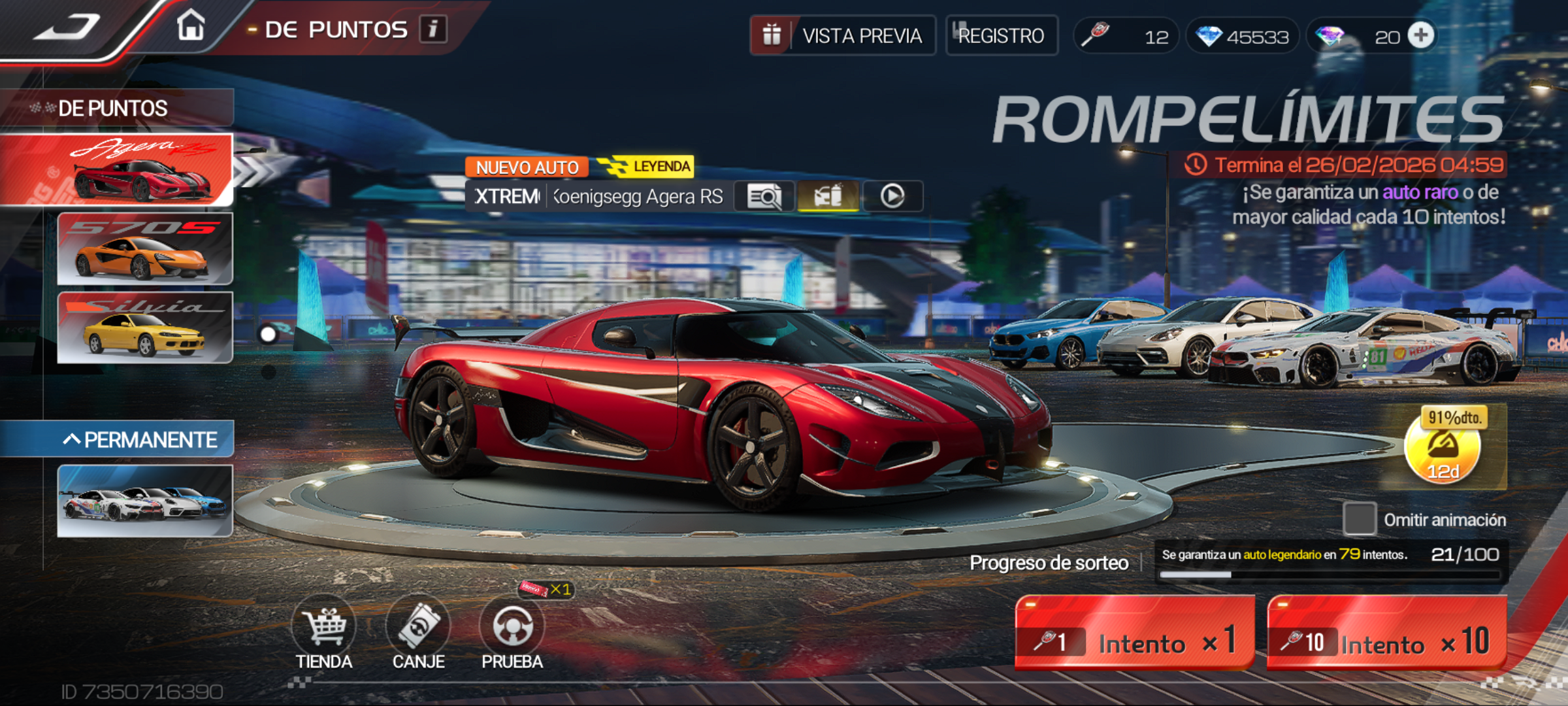The height and width of the screenshot is (706, 1568).
Task: Open the car paint options
Action: click(828, 196)
